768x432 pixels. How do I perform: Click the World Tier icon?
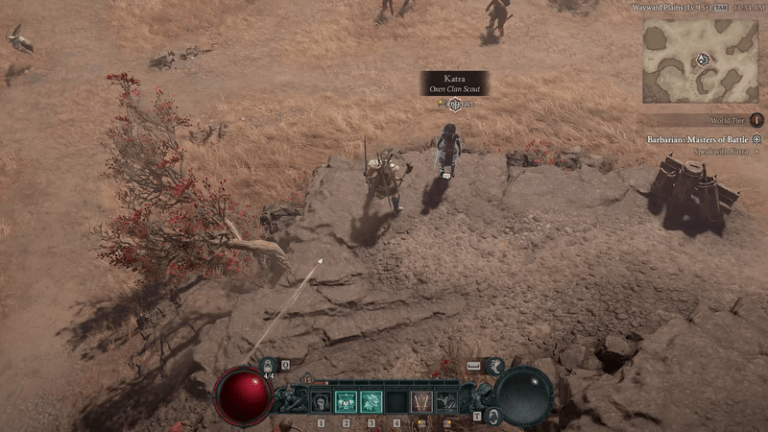click(x=756, y=120)
